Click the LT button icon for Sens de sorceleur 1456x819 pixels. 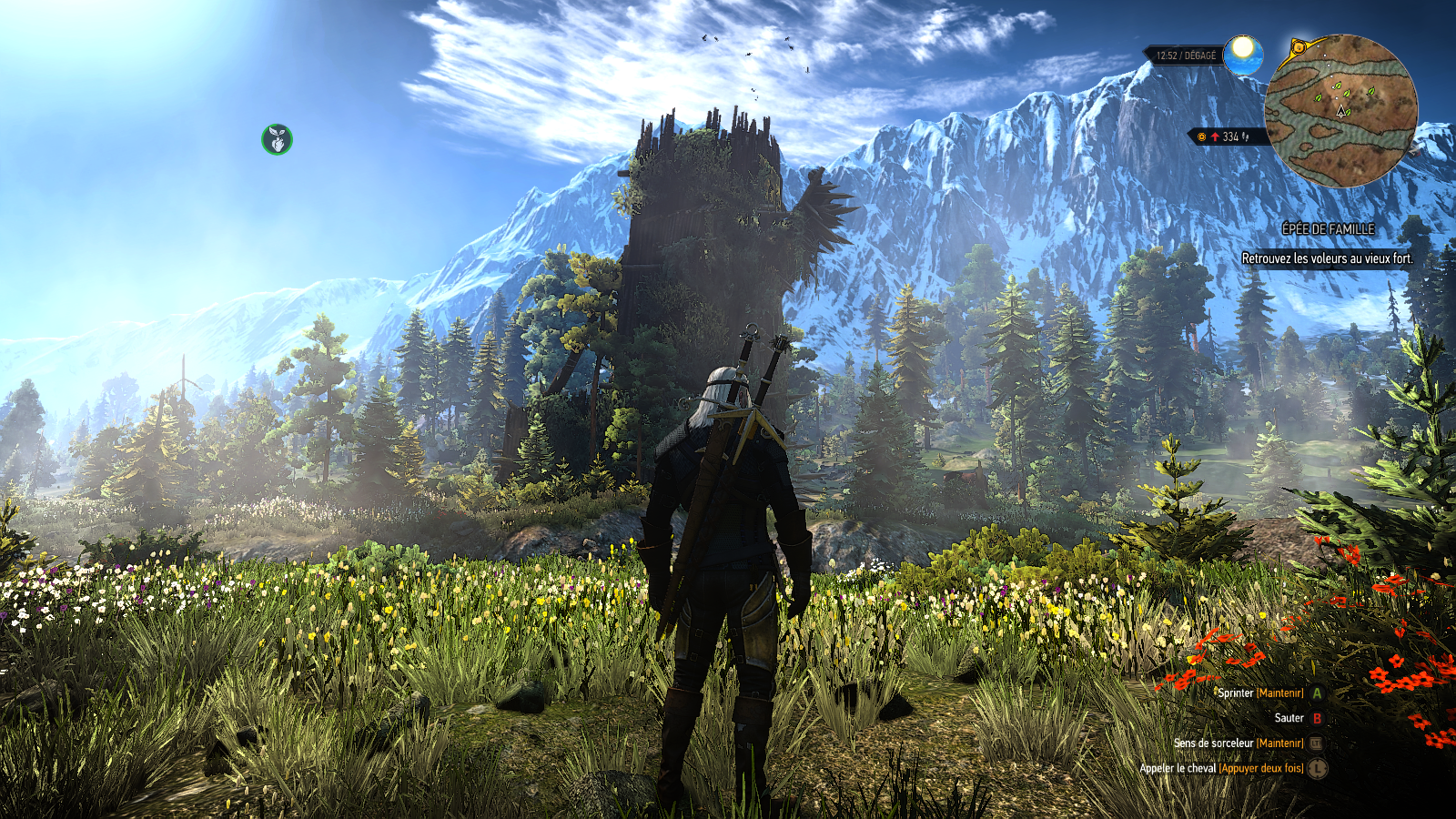[1317, 743]
